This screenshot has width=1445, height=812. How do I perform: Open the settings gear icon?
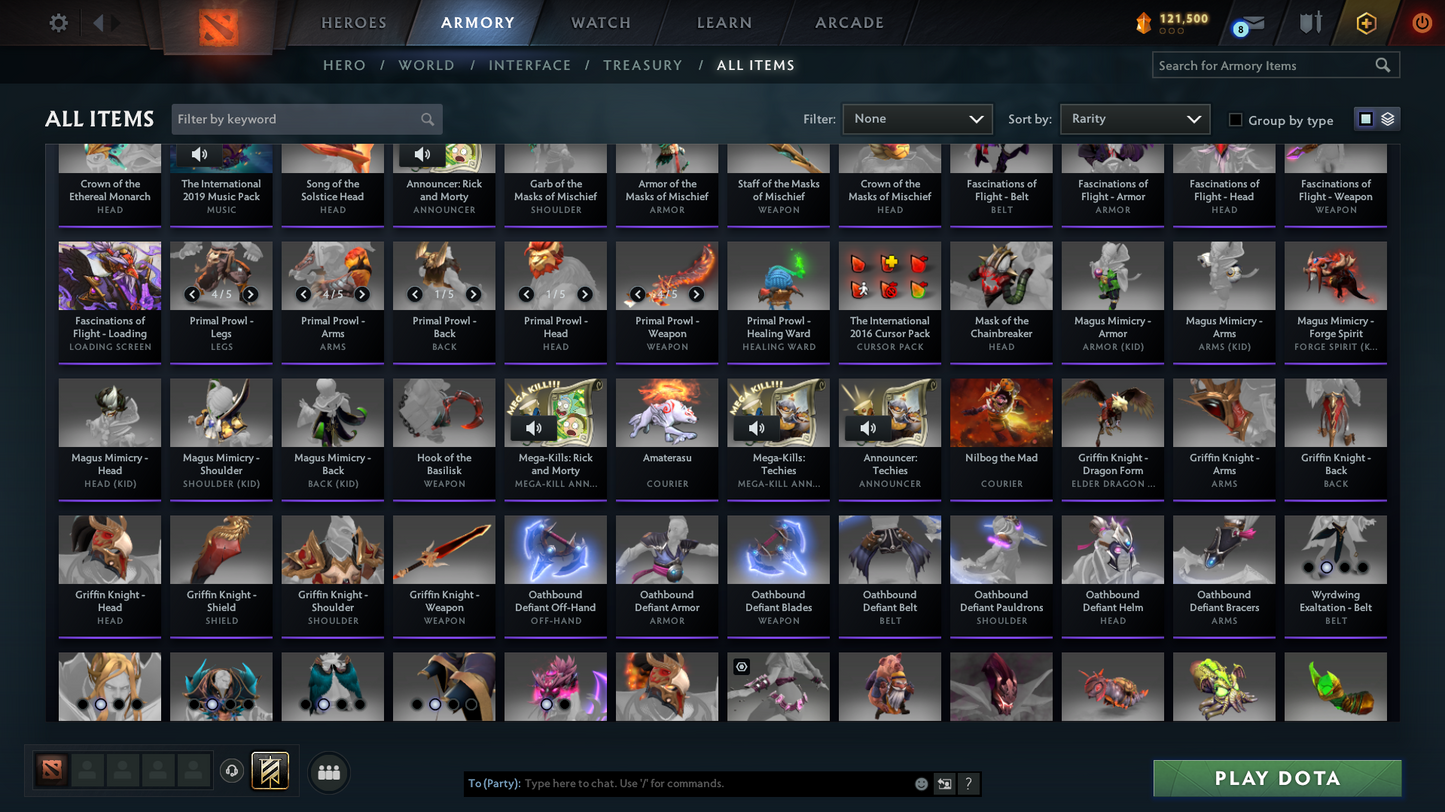[x=57, y=22]
